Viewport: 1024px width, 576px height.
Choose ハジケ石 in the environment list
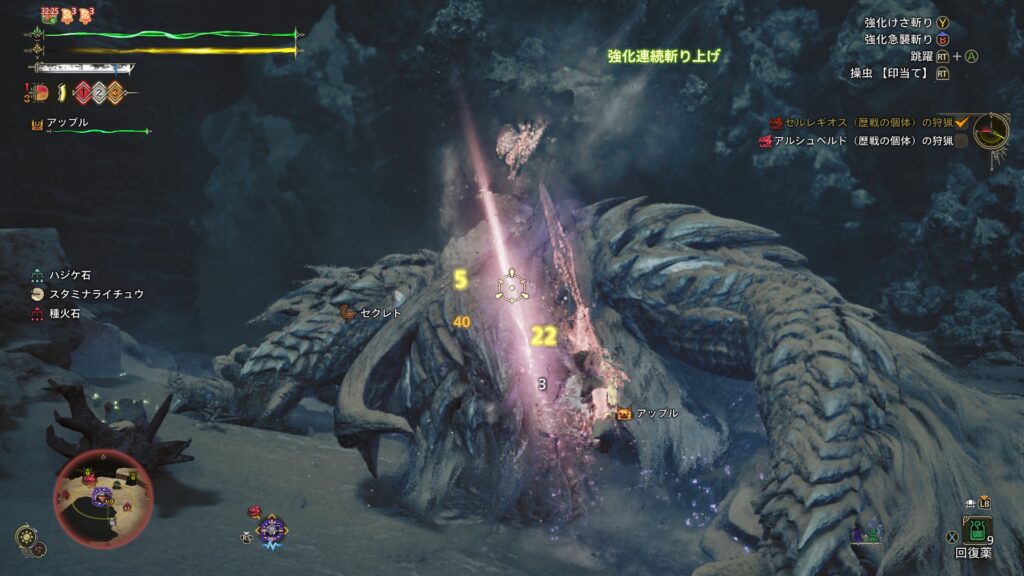click(x=77, y=275)
